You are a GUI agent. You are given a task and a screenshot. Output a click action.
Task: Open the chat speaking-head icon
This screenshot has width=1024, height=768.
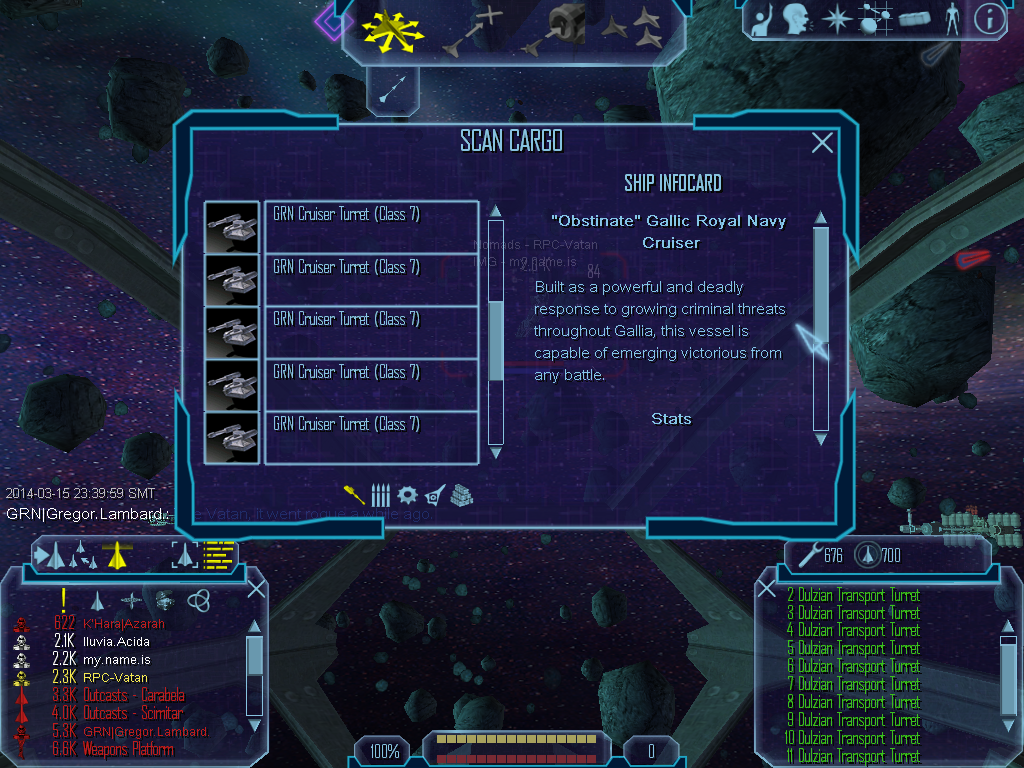point(796,18)
